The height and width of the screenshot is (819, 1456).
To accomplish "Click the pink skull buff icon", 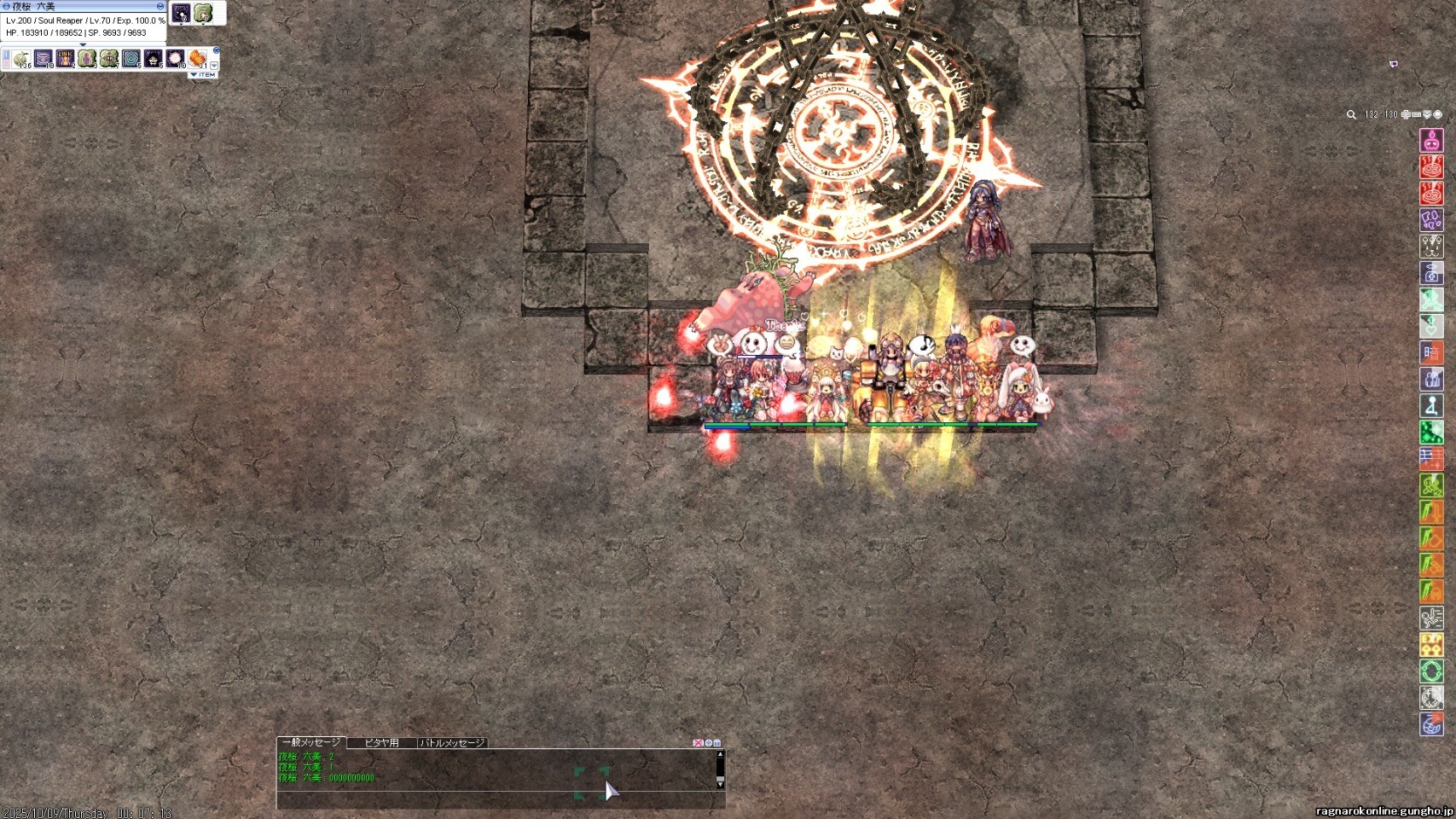I will click(x=1431, y=141).
